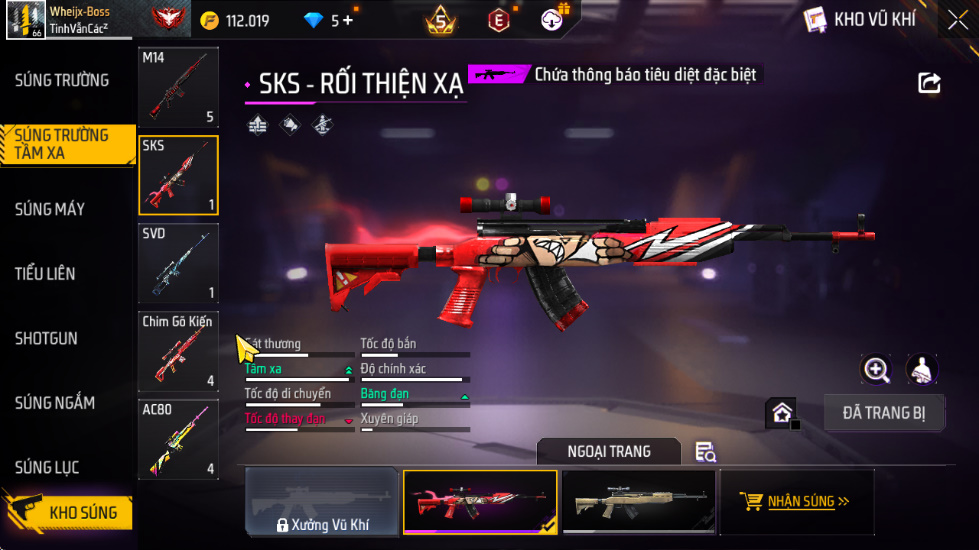Click the share icon
The height and width of the screenshot is (550, 979).
click(929, 84)
